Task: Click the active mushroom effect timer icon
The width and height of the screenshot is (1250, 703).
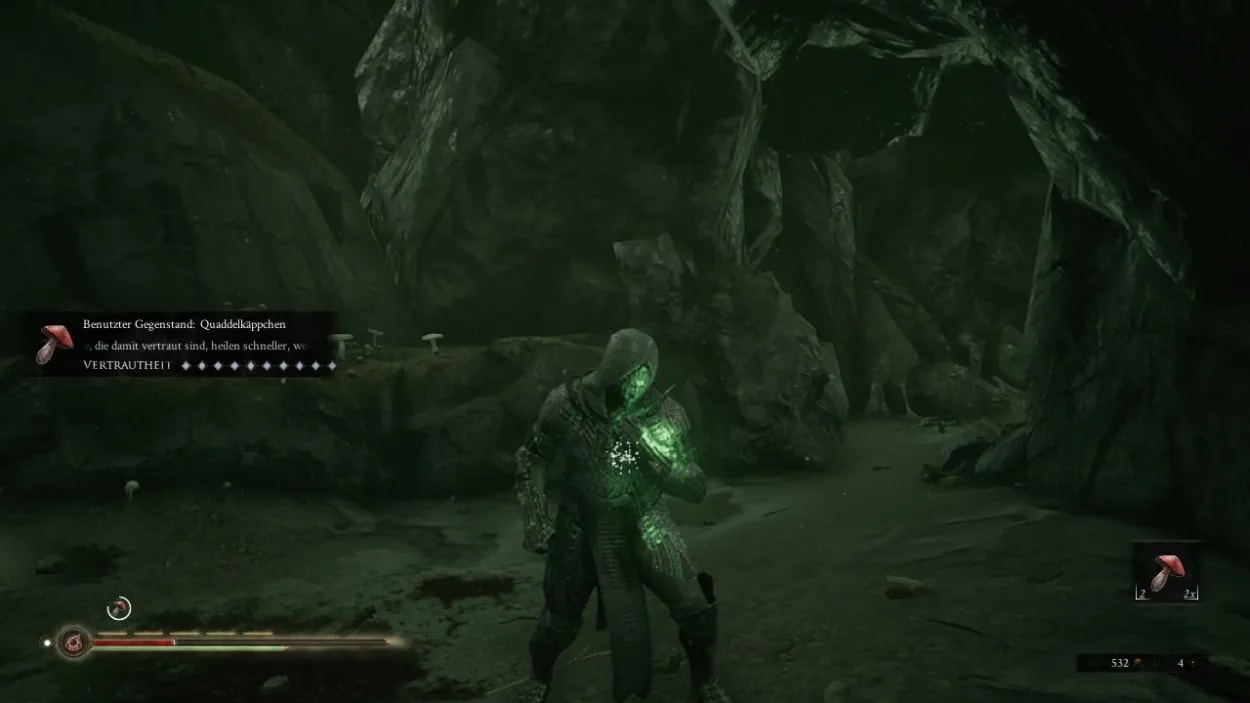Action: pyautogui.click(x=119, y=607)
